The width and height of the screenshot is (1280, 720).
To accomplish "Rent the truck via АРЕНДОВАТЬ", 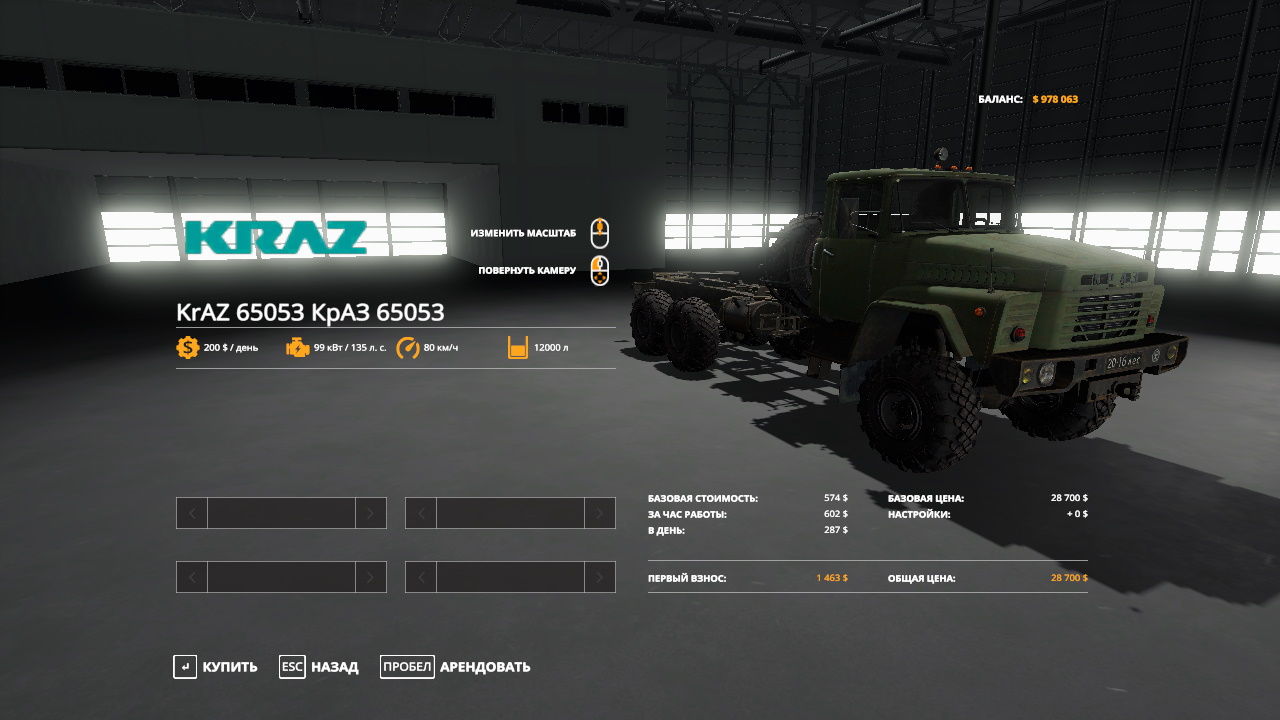I will 457,667.
